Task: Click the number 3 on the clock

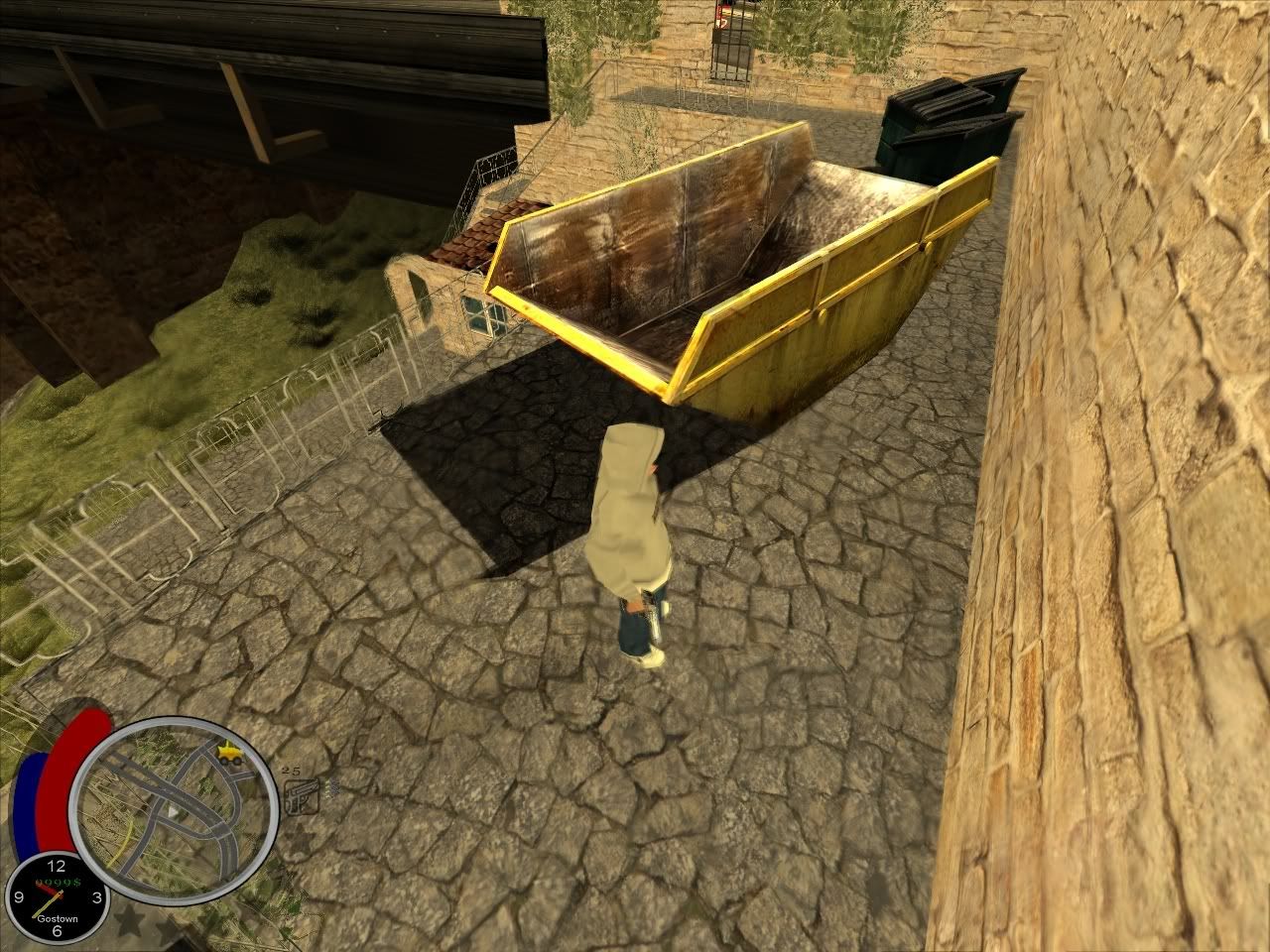Action: click(96, 897)
